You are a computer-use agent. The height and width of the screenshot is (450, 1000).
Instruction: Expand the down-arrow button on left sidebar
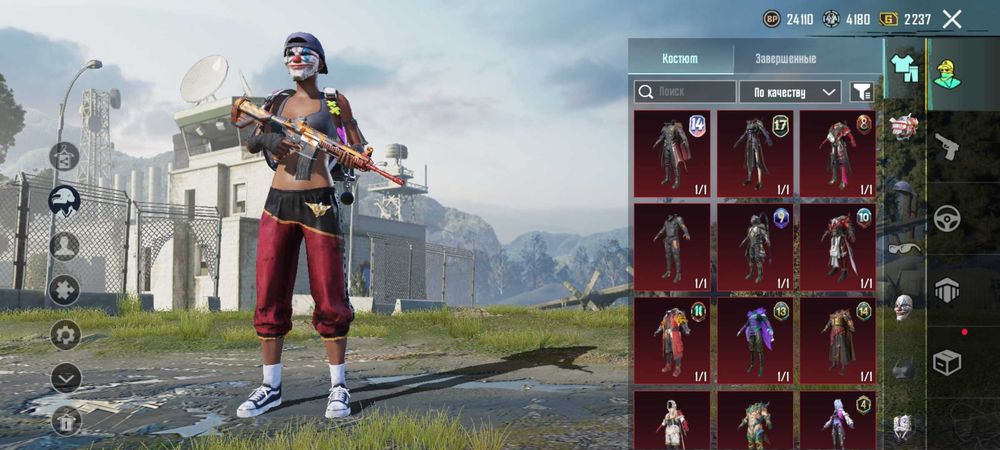65,377
